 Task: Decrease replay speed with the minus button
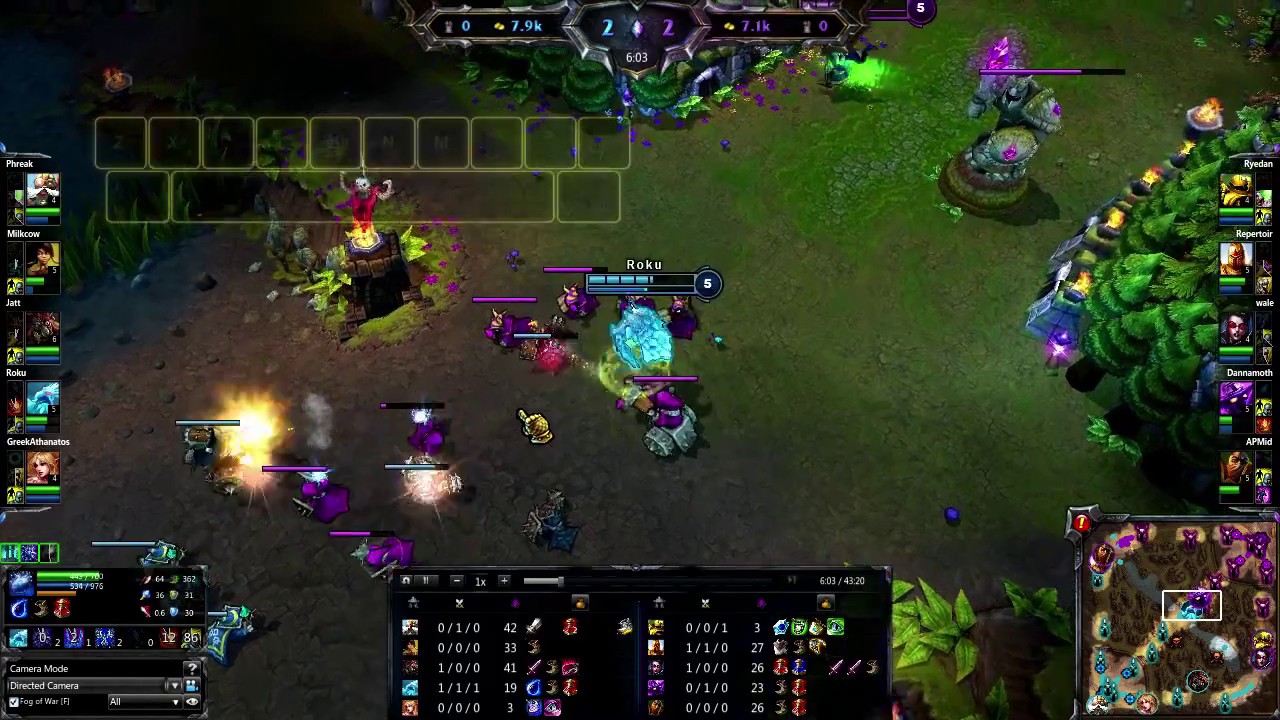click(457, 581)
